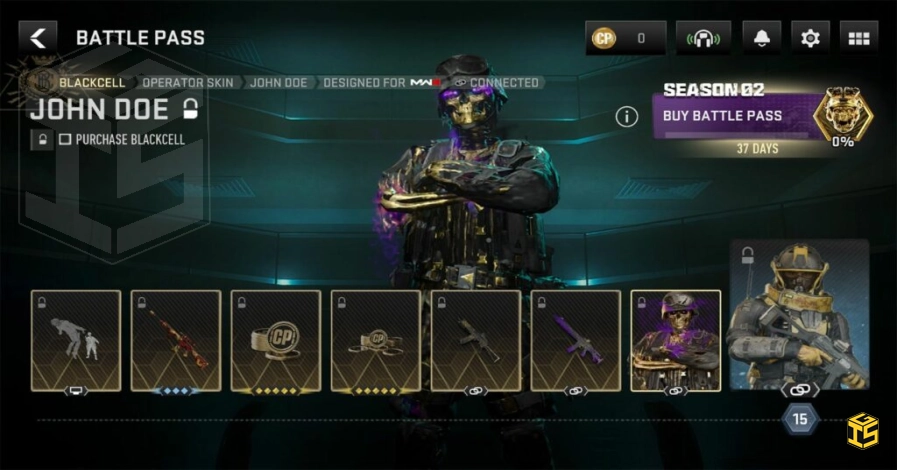Go back using the arrow button
897x470 pixels.
[x=38, y=38]
